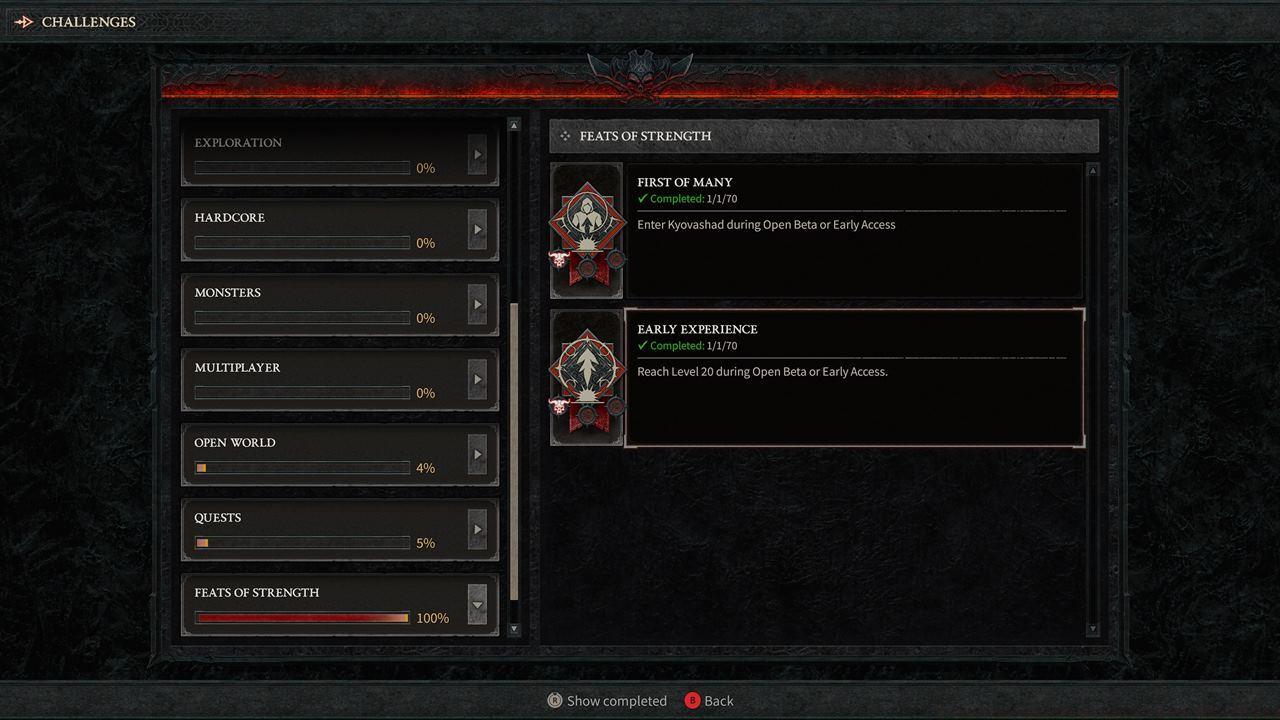Show the Quests challenge category
The height and width of the screenshot is (720, 1280).
point(320,529)
